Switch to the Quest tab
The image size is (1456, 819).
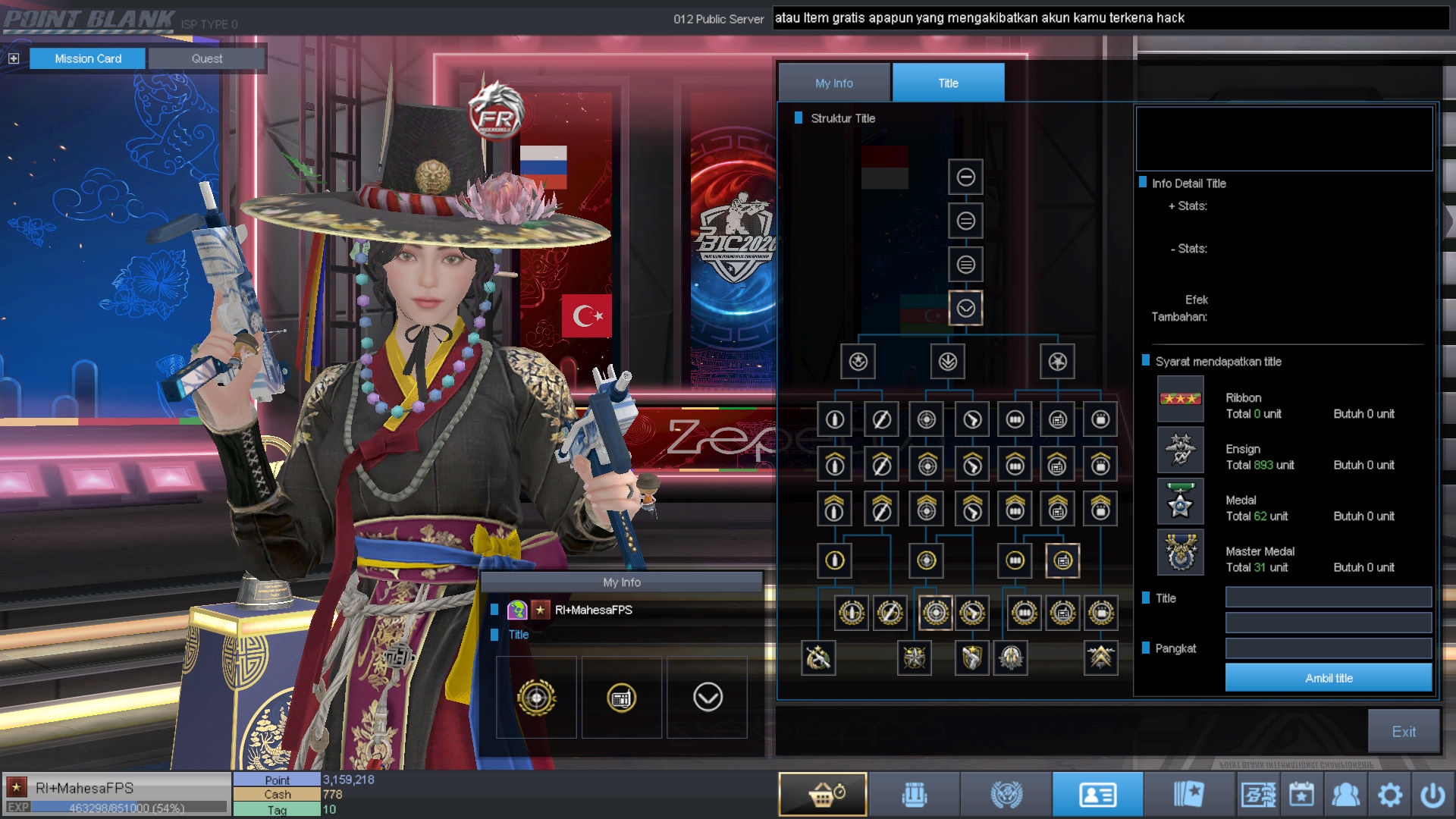coord(206,58)
